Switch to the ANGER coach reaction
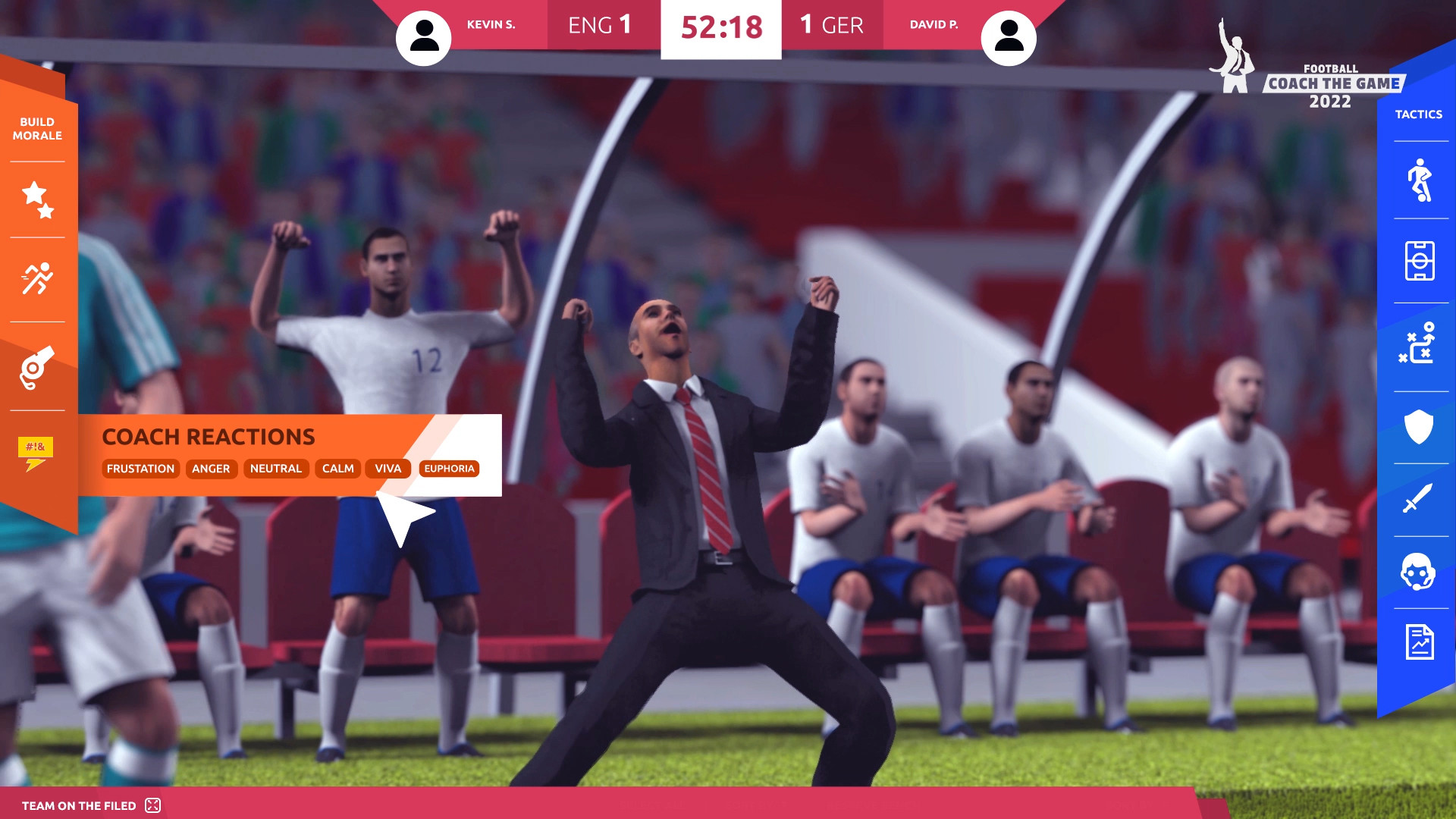1456x819 pixels. tap(211, 469)
